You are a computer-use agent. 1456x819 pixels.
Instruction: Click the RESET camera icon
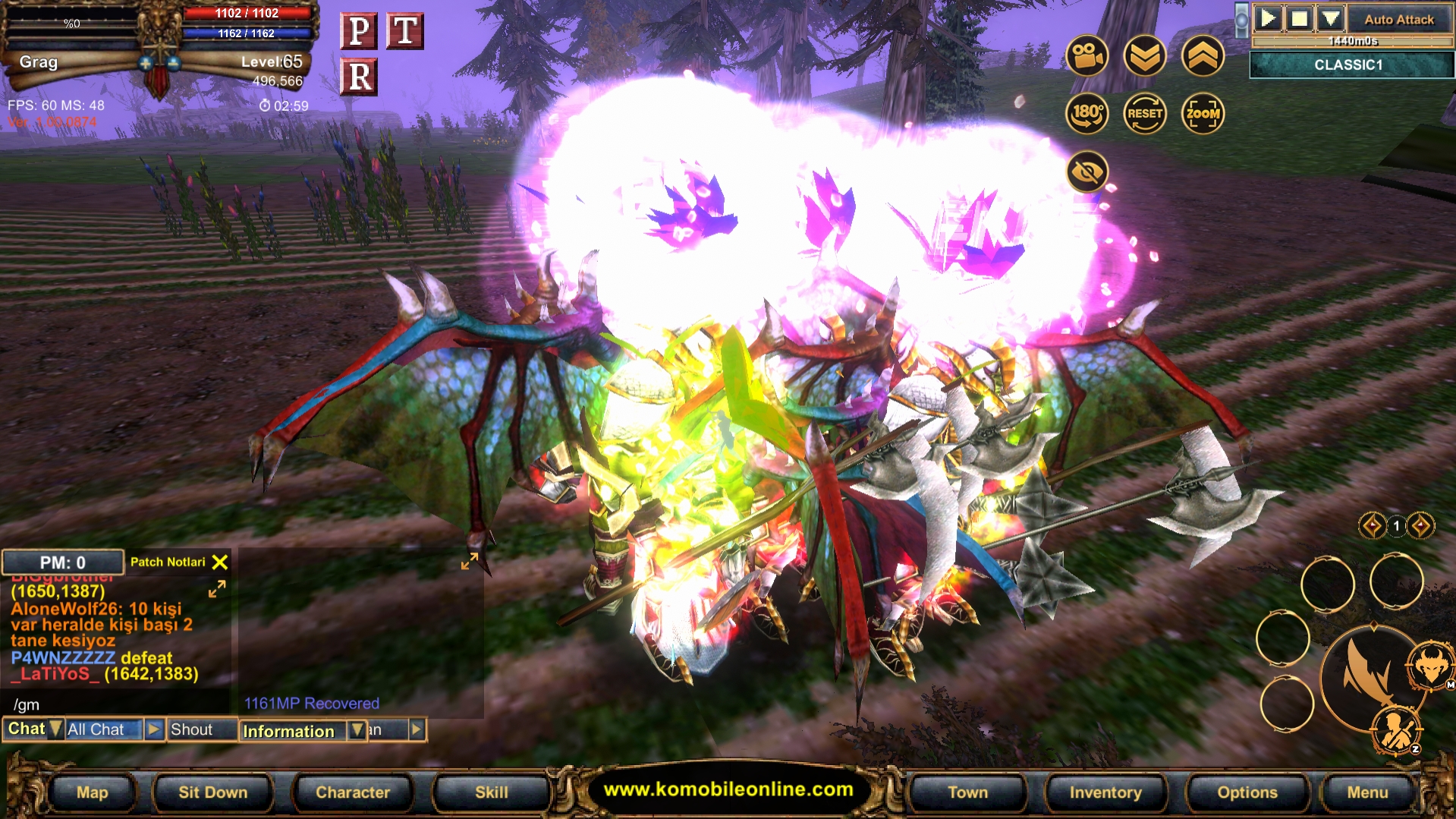1145,112
